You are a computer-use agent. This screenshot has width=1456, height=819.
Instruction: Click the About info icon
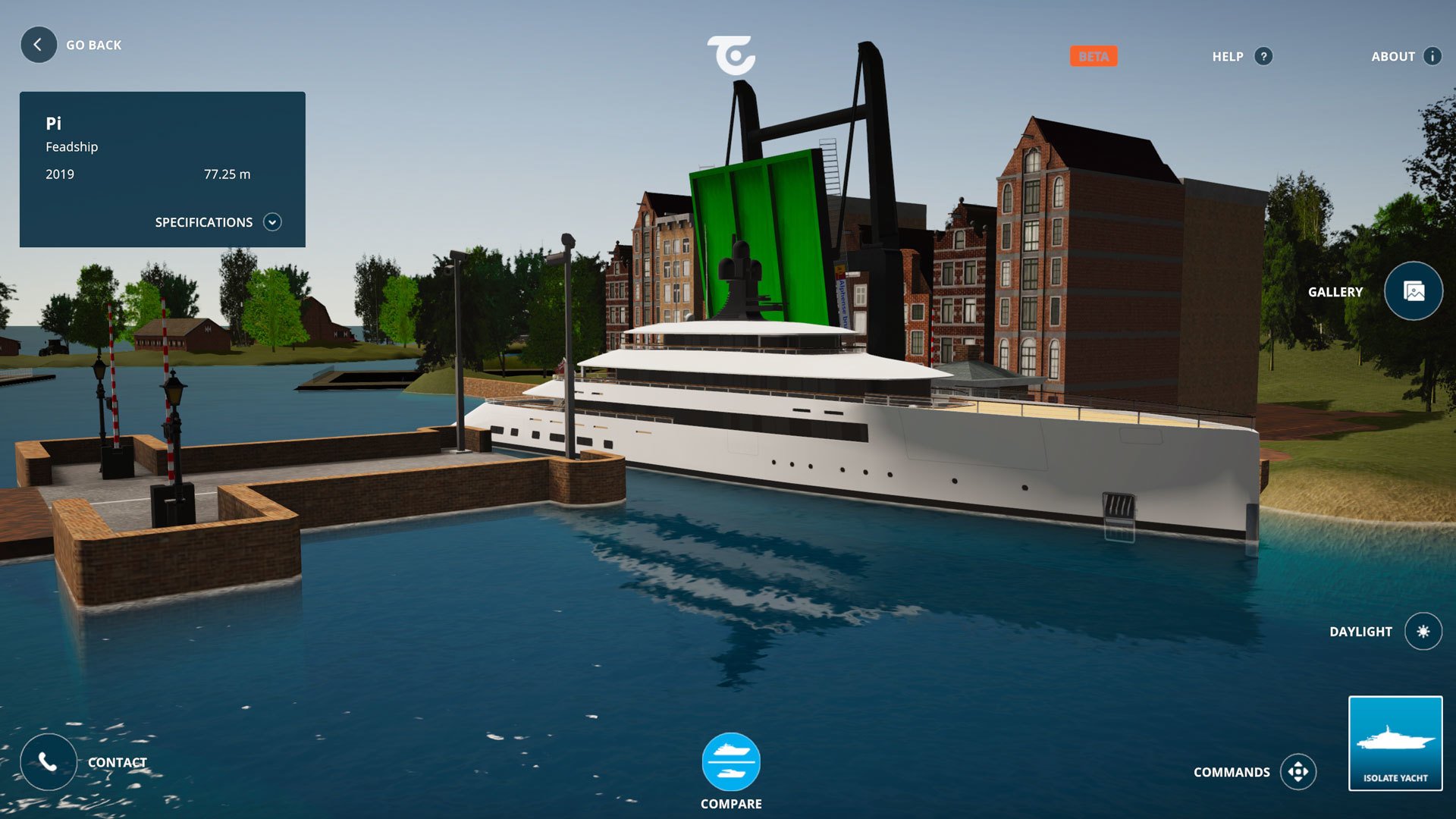click(1432, 56)
